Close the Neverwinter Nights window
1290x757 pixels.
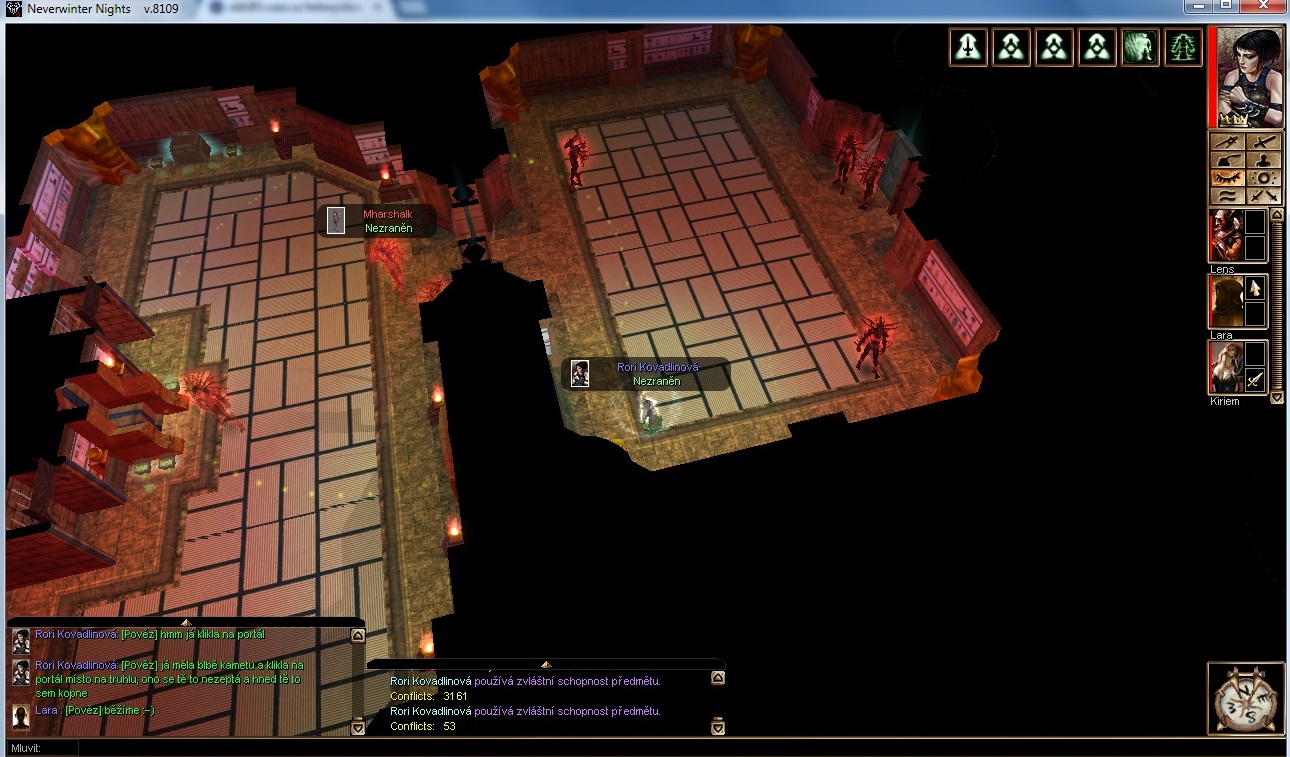click(x=1264, y=6)
